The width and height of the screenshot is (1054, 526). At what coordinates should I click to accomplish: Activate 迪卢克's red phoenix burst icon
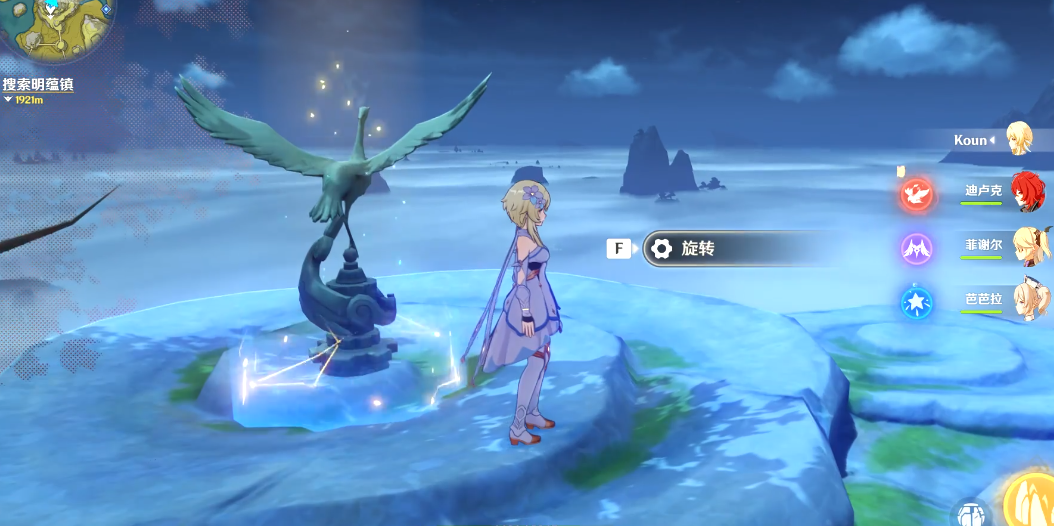click(916, 193)
